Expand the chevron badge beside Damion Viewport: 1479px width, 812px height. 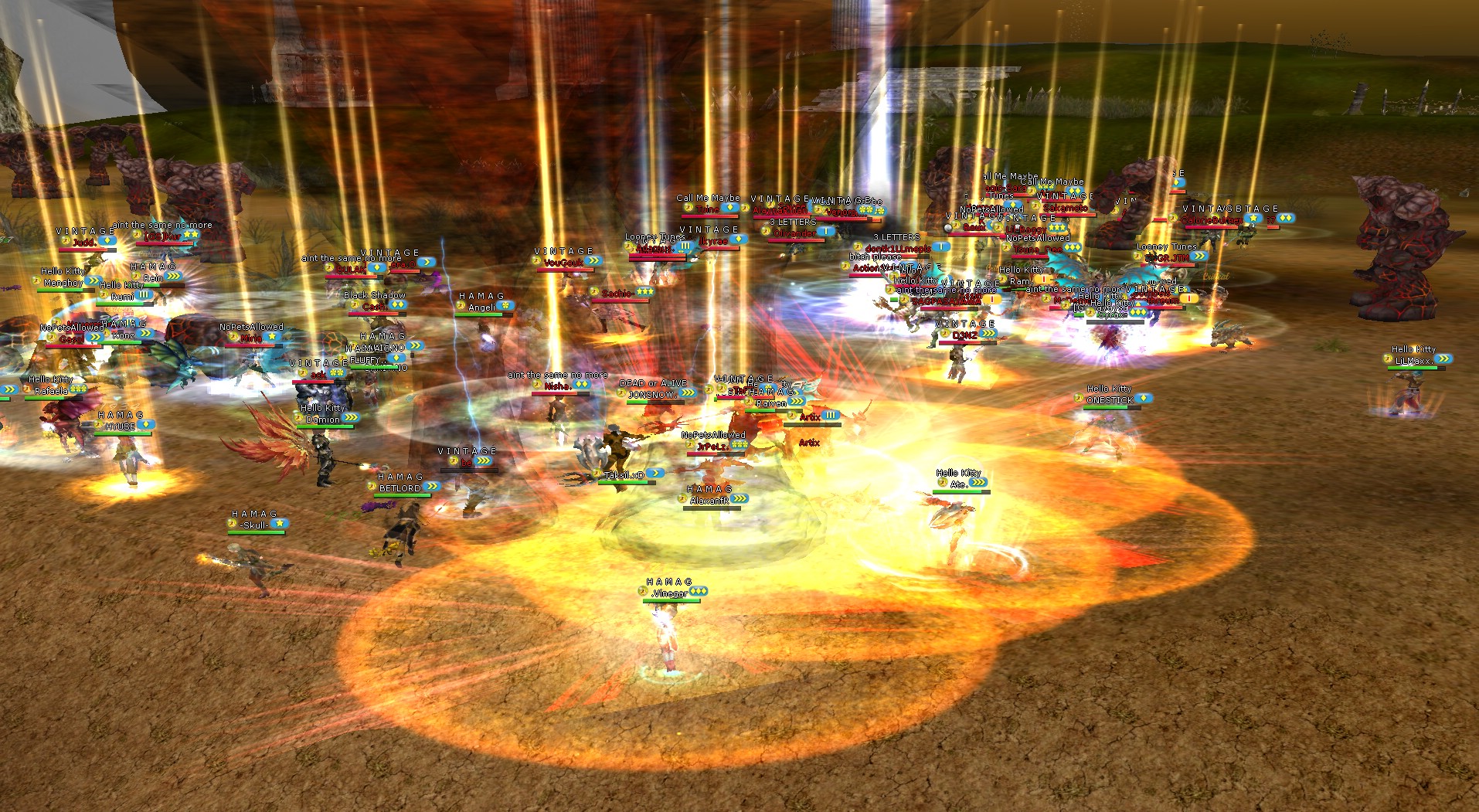(x=351, y=418)
